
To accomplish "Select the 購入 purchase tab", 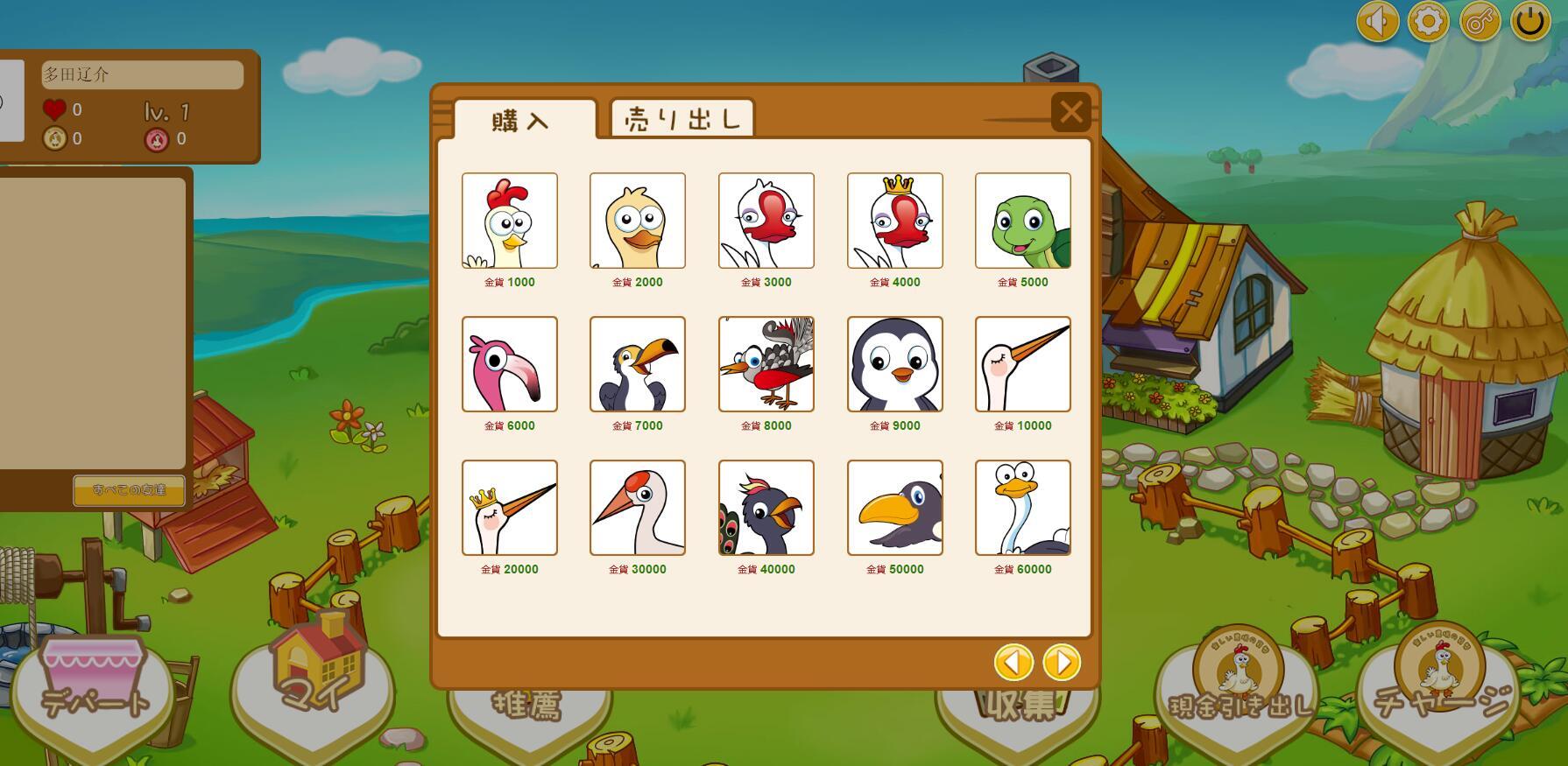I will (523, 120).
